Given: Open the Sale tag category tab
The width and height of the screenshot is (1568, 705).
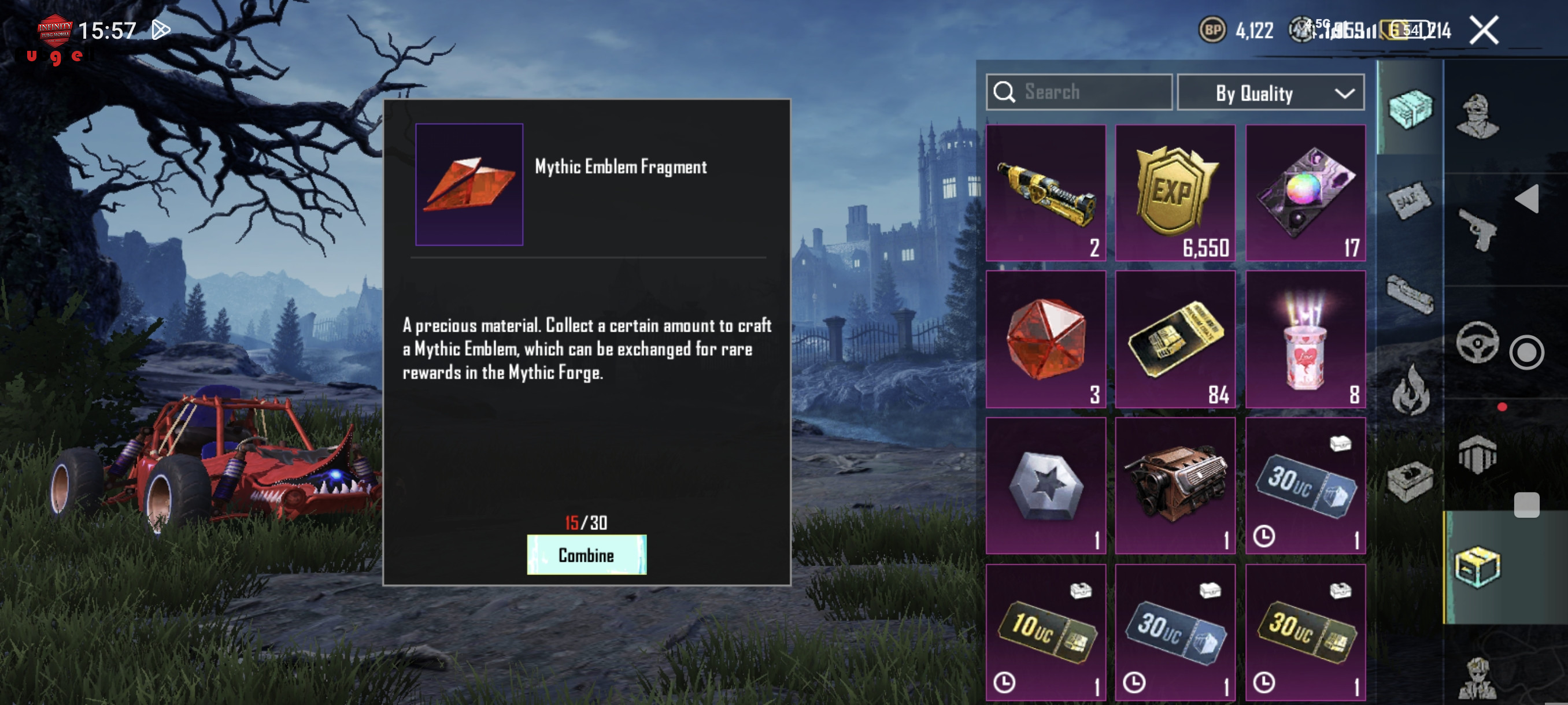Looking at the screenshot, I should [x=1410, y=201].
